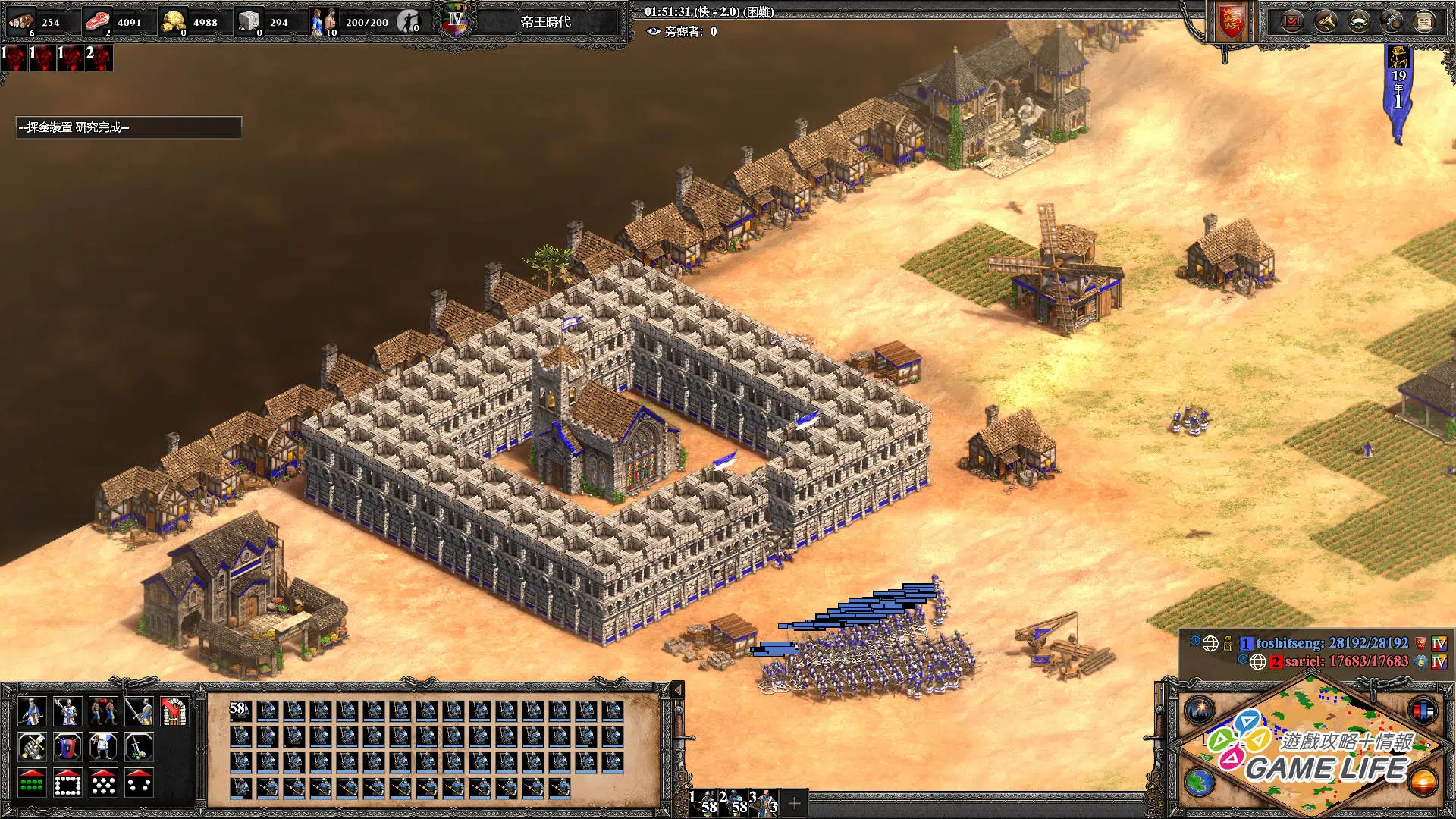Viewport: 1456px width, 819px height.
Task: Choose the spread-out flank formation button
Action: click(x=139, y=783)
